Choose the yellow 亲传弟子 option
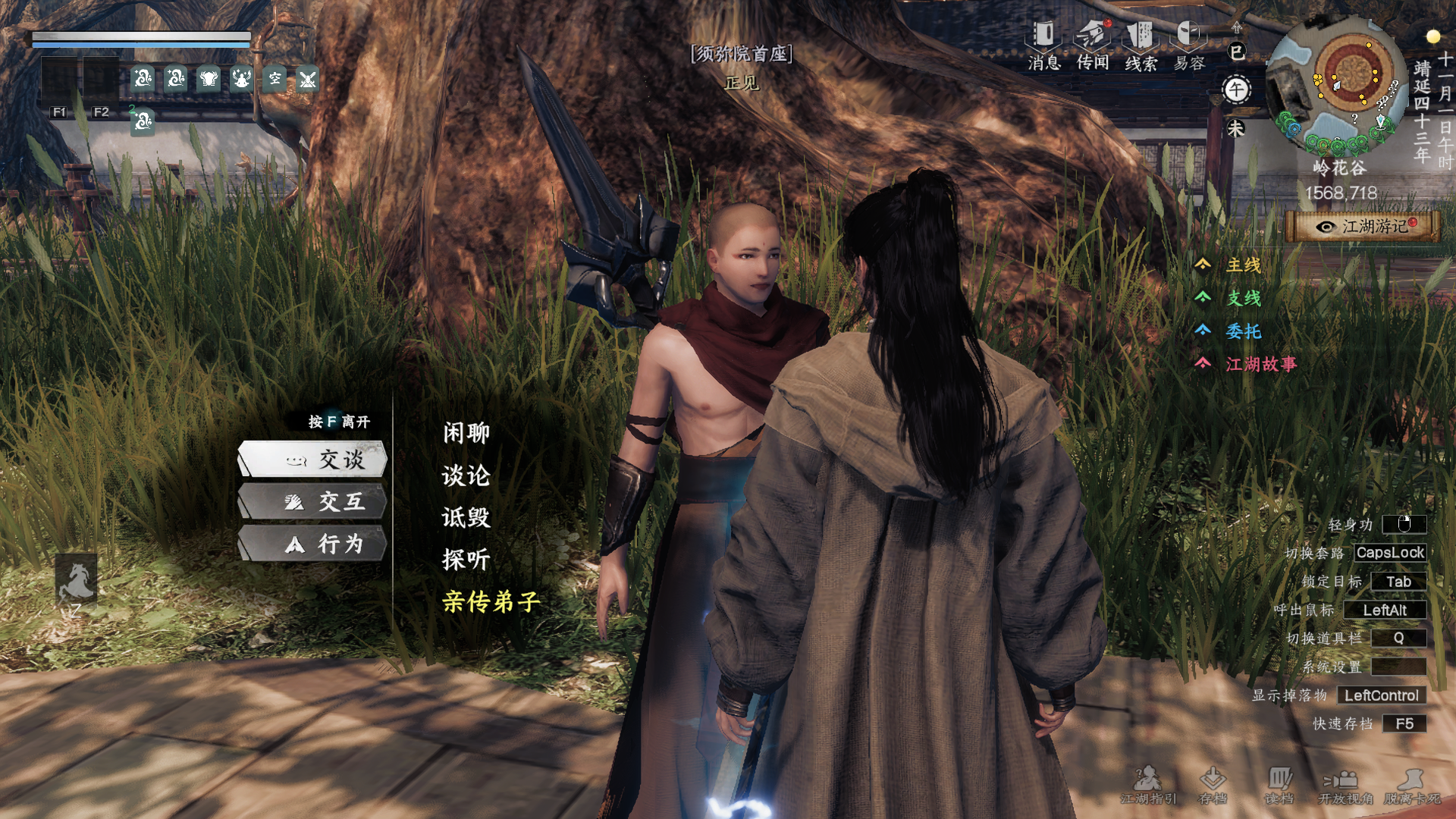This screenshot has height=819, width=1456. click(491, 602)
